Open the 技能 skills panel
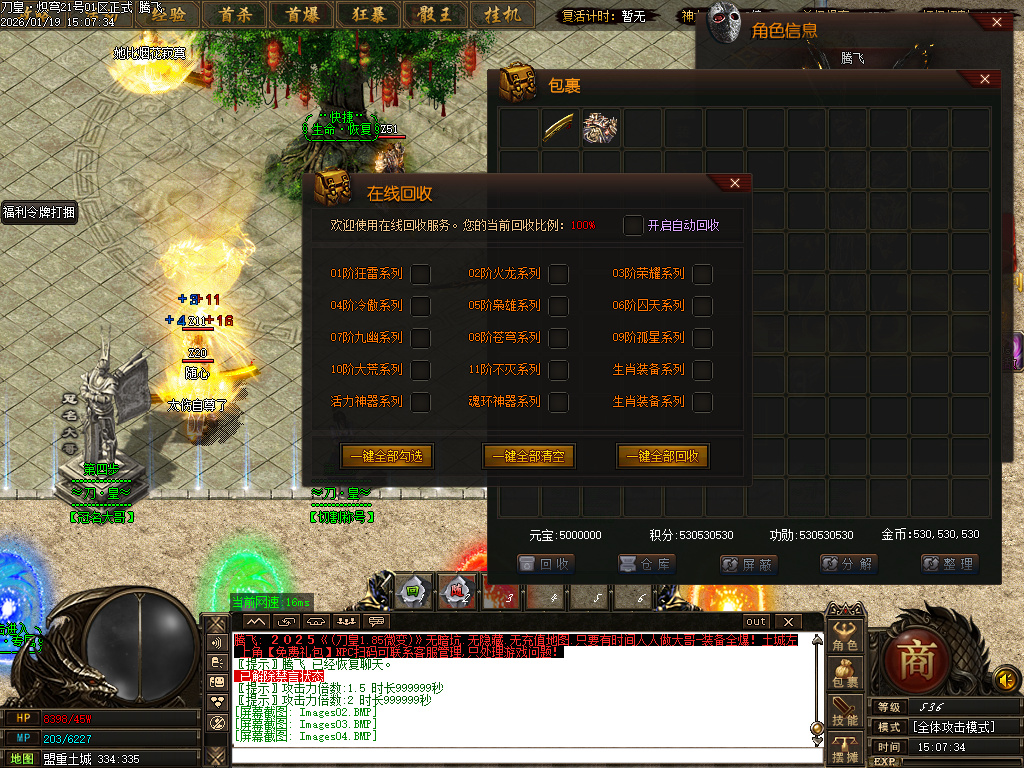The height and width of the screenshot is (768, 1024). point(846,711)
